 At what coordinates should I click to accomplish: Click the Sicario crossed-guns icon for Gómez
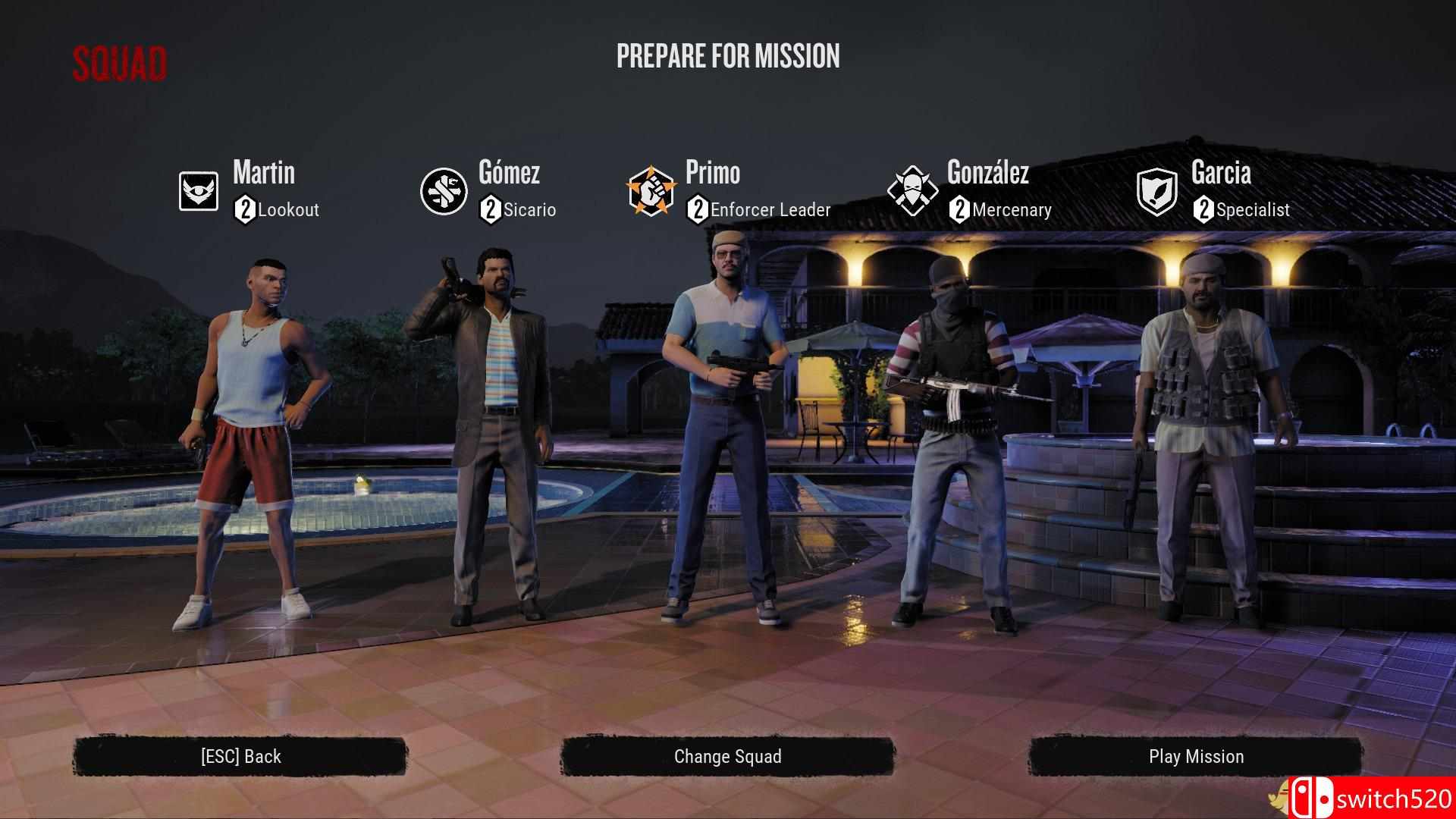coord(444,191)
